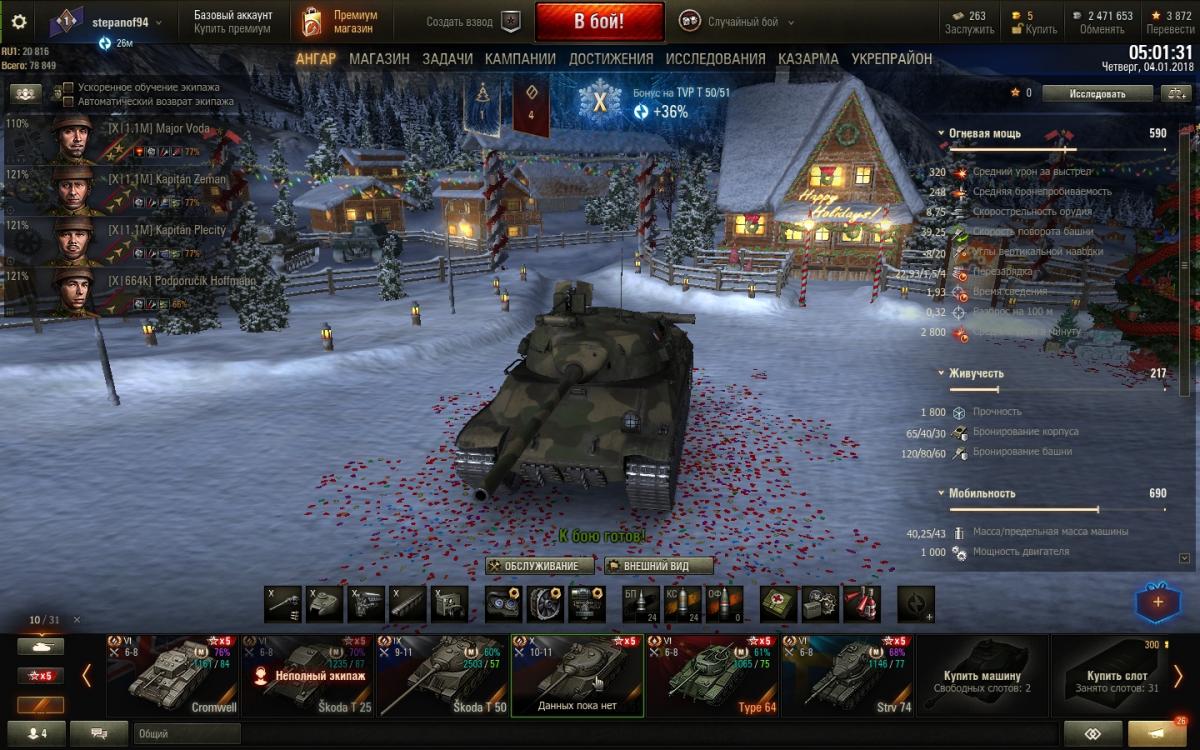Open the ДОСТИЖЕНИЯ tab
Image resolution: width=1200 pixels, height=750 pixels.
pyautogui.click(x=611, y=59)
